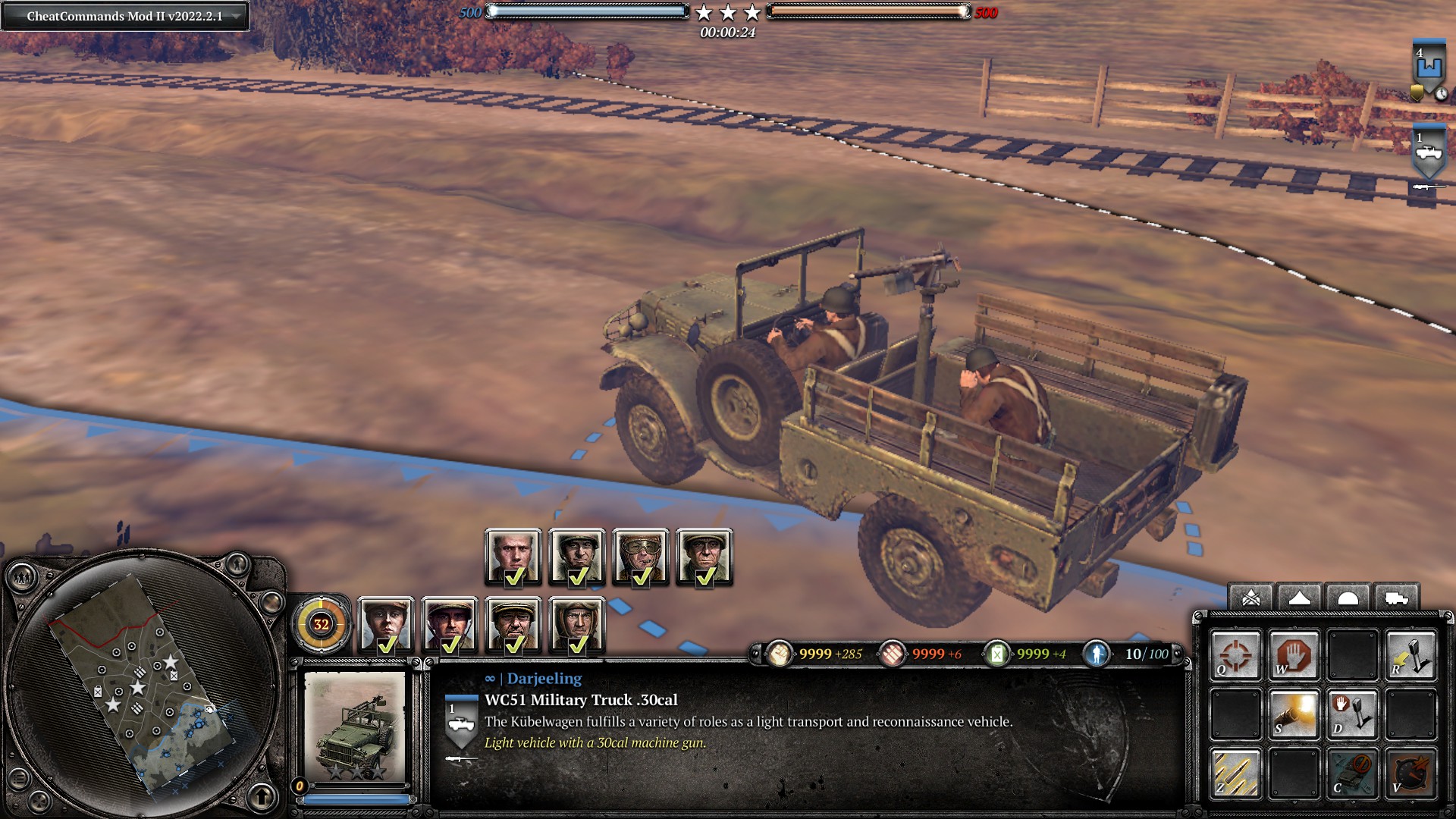Switch to the truck vehicle tab
The height and width of the screenshot is (819, 1456).
[1396, 598]
